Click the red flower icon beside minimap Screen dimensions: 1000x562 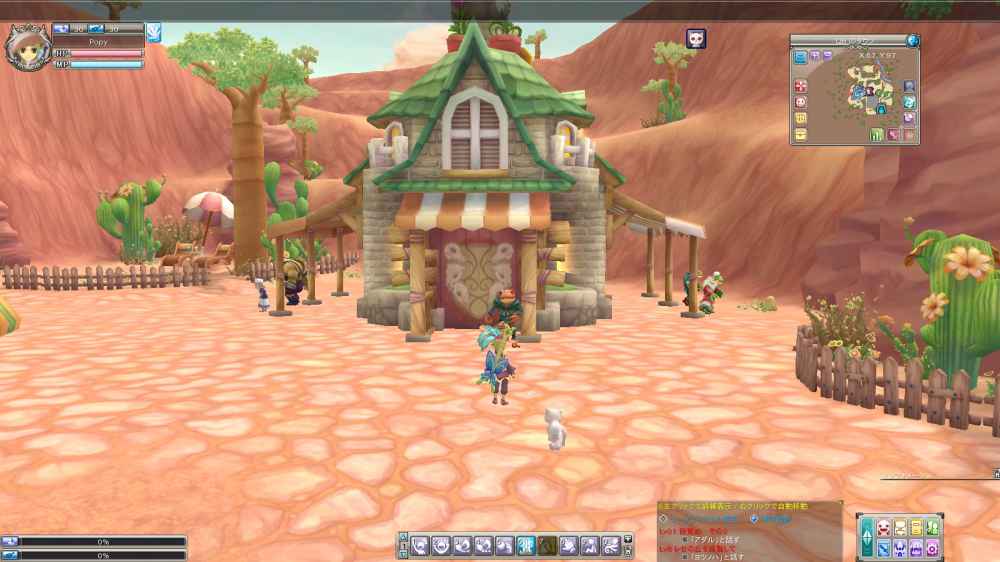coord(801,86)
